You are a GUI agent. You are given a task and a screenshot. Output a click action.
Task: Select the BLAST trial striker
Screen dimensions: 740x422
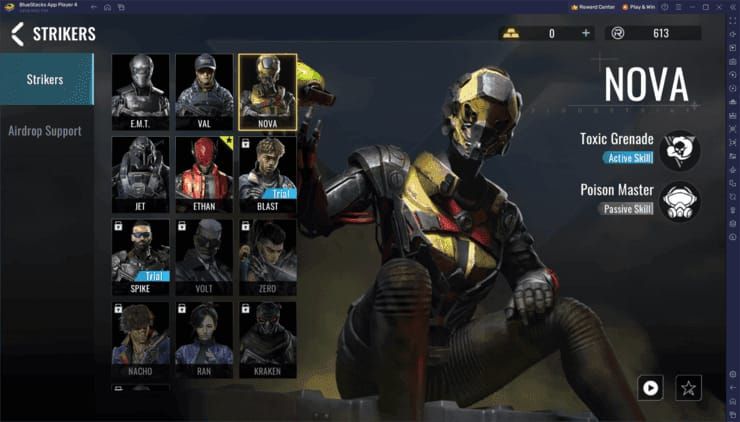coord(267,174)
